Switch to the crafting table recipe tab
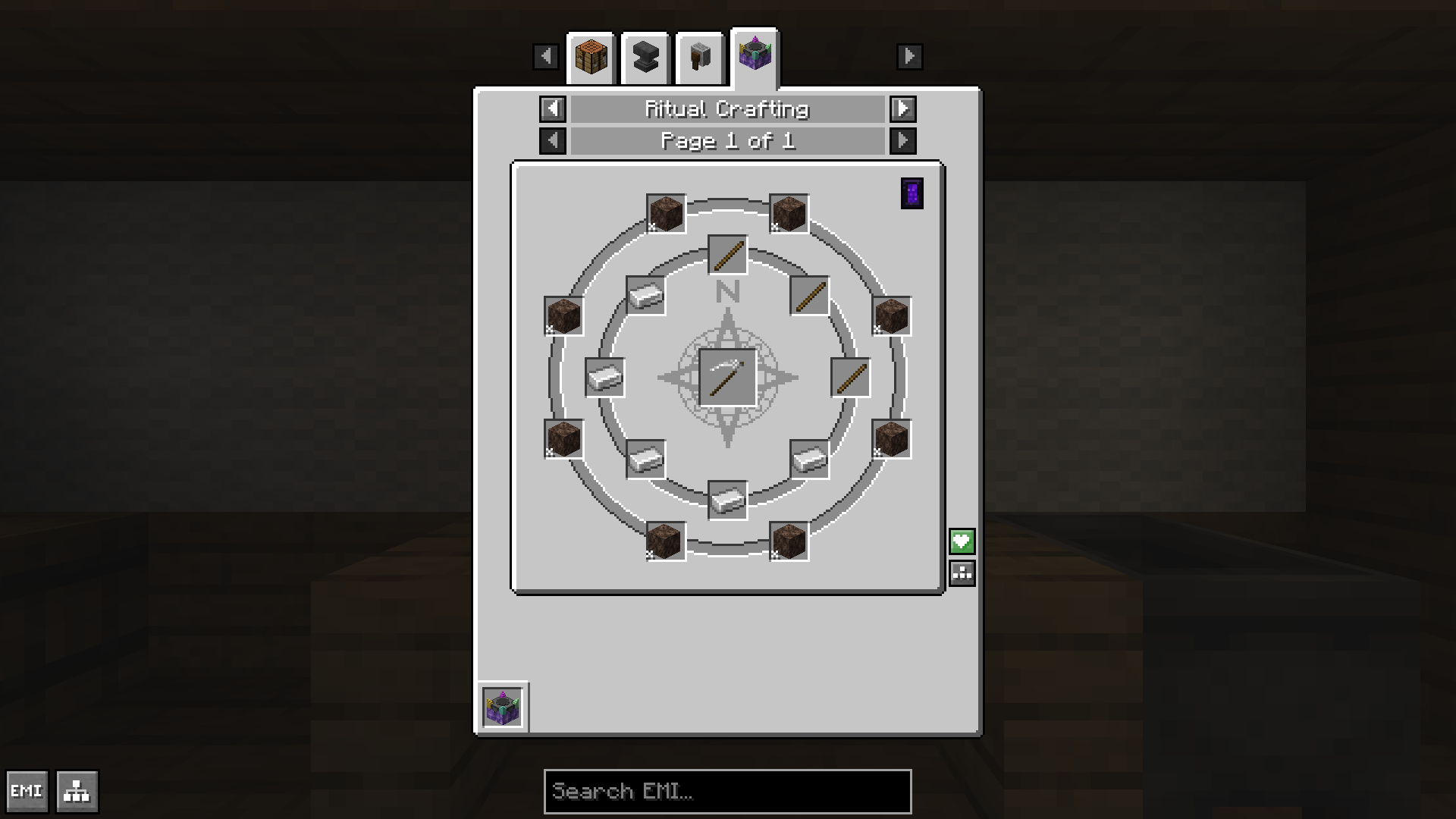The width and height of the screenshot is (1456, 819). 591,58
